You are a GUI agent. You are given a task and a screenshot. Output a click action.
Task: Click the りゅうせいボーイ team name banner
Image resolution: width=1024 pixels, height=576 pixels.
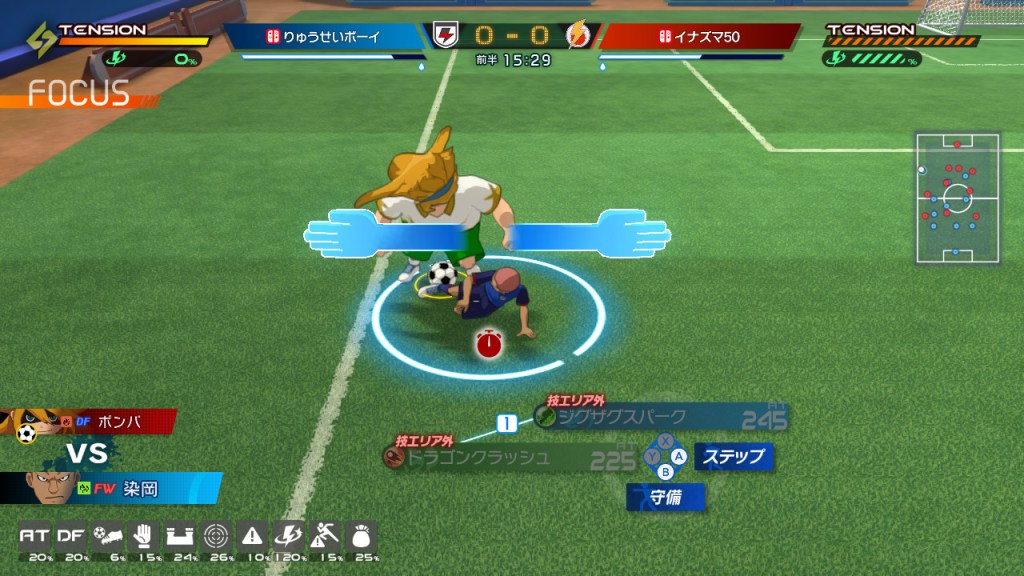325,37
